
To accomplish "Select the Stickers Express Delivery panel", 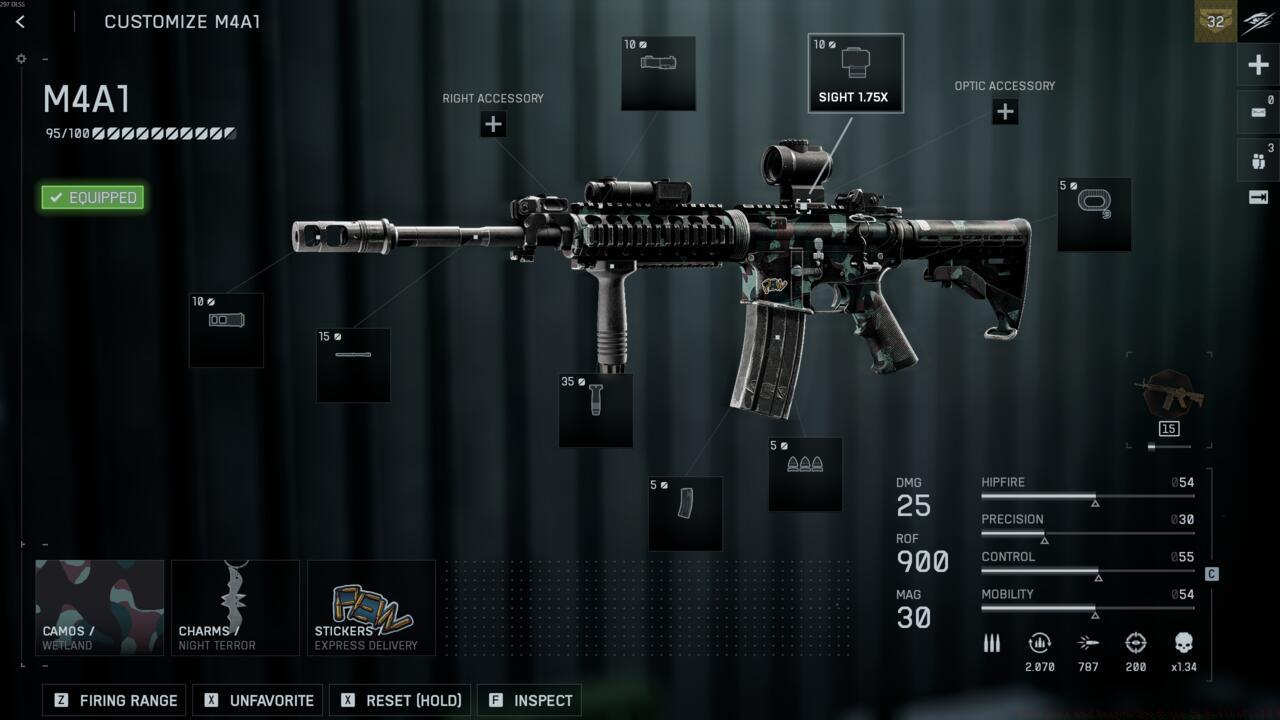I will click(371, 606).
